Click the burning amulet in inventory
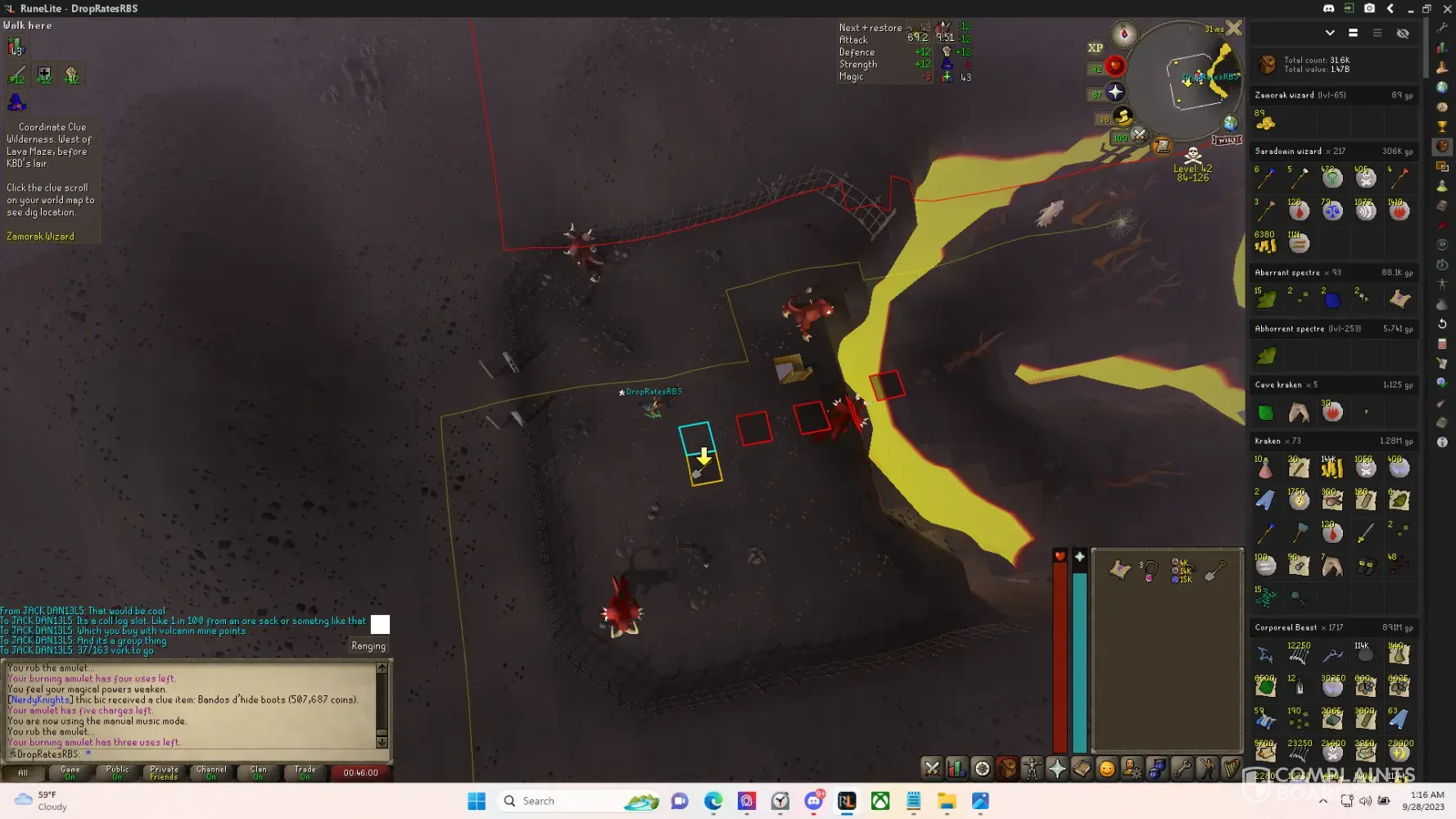This screenshot has width=1456, height=819. [x=1149, y=571]
